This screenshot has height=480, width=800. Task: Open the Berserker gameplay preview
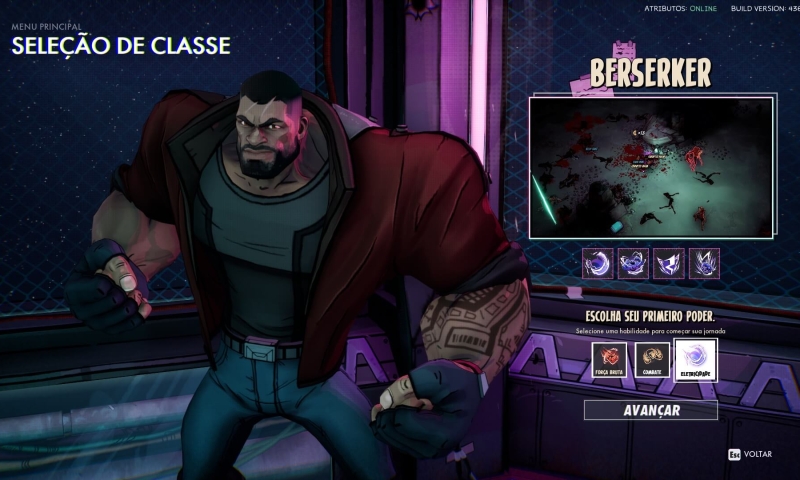(651, 167)
